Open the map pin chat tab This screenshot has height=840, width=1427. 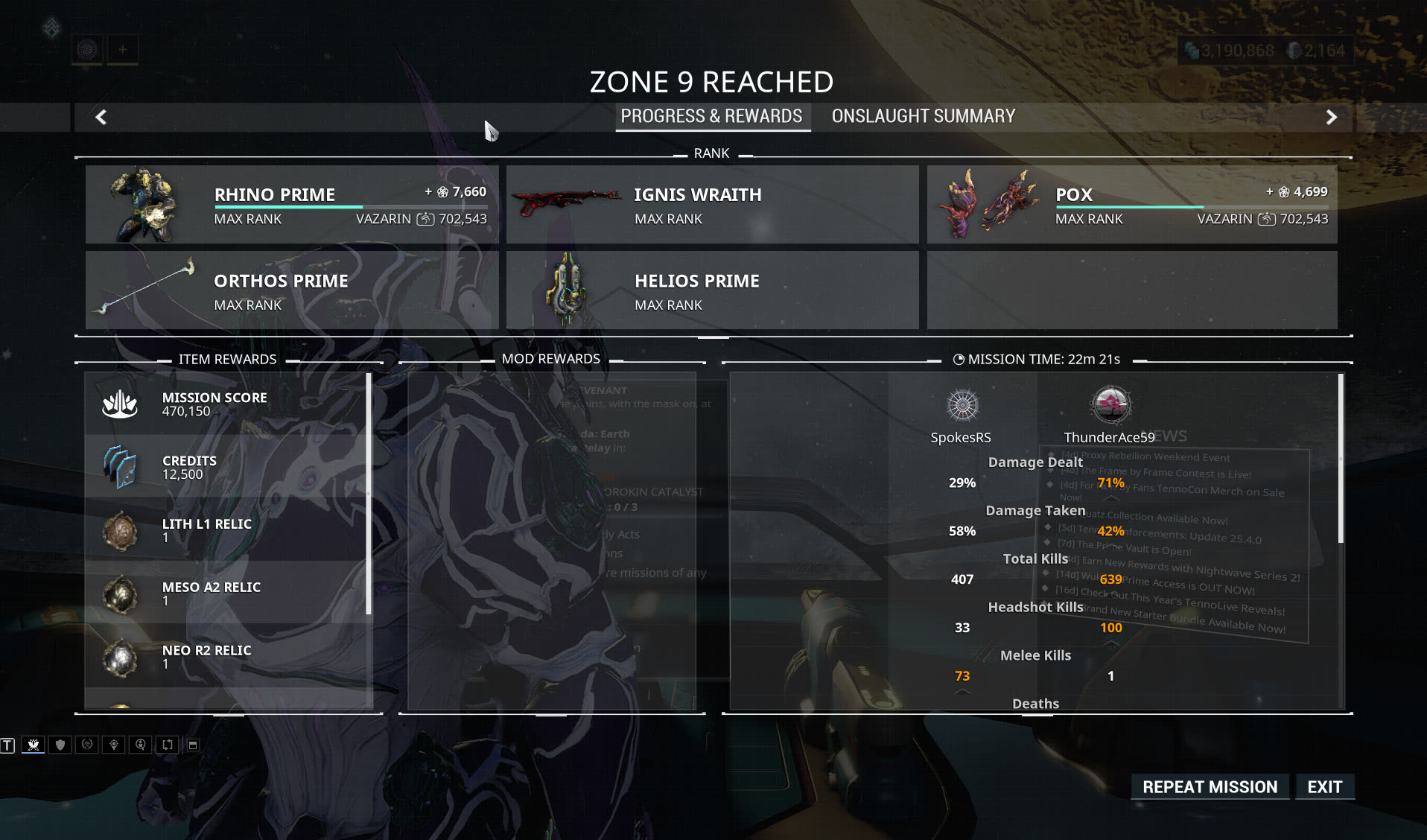(x=114, y=745)
